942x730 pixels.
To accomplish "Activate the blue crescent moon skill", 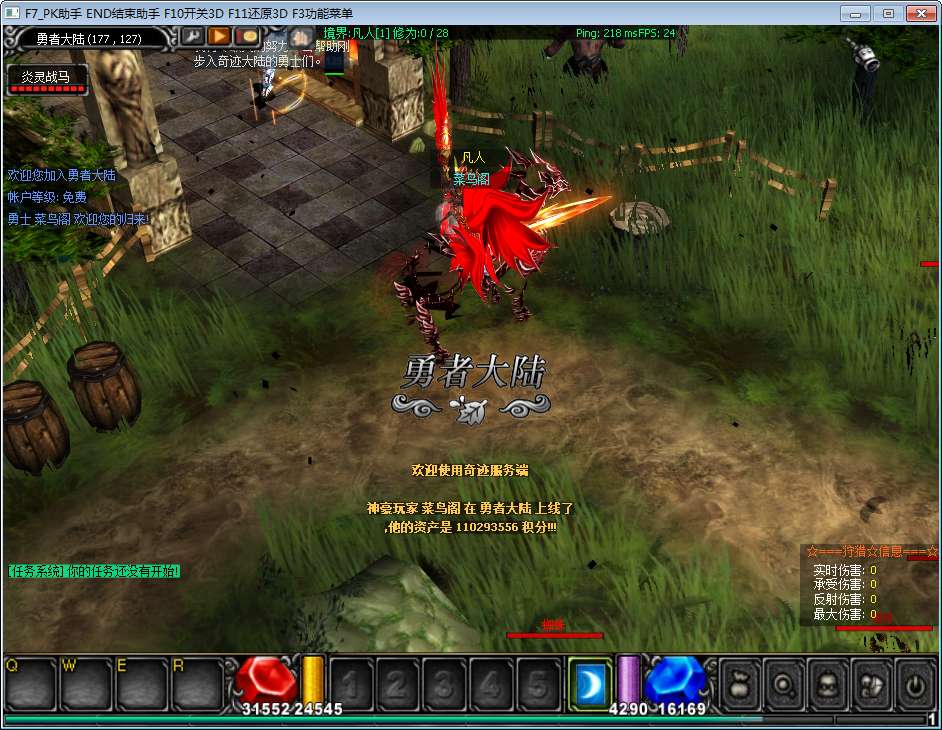I will pyautogui.click(x=589, y=684).
